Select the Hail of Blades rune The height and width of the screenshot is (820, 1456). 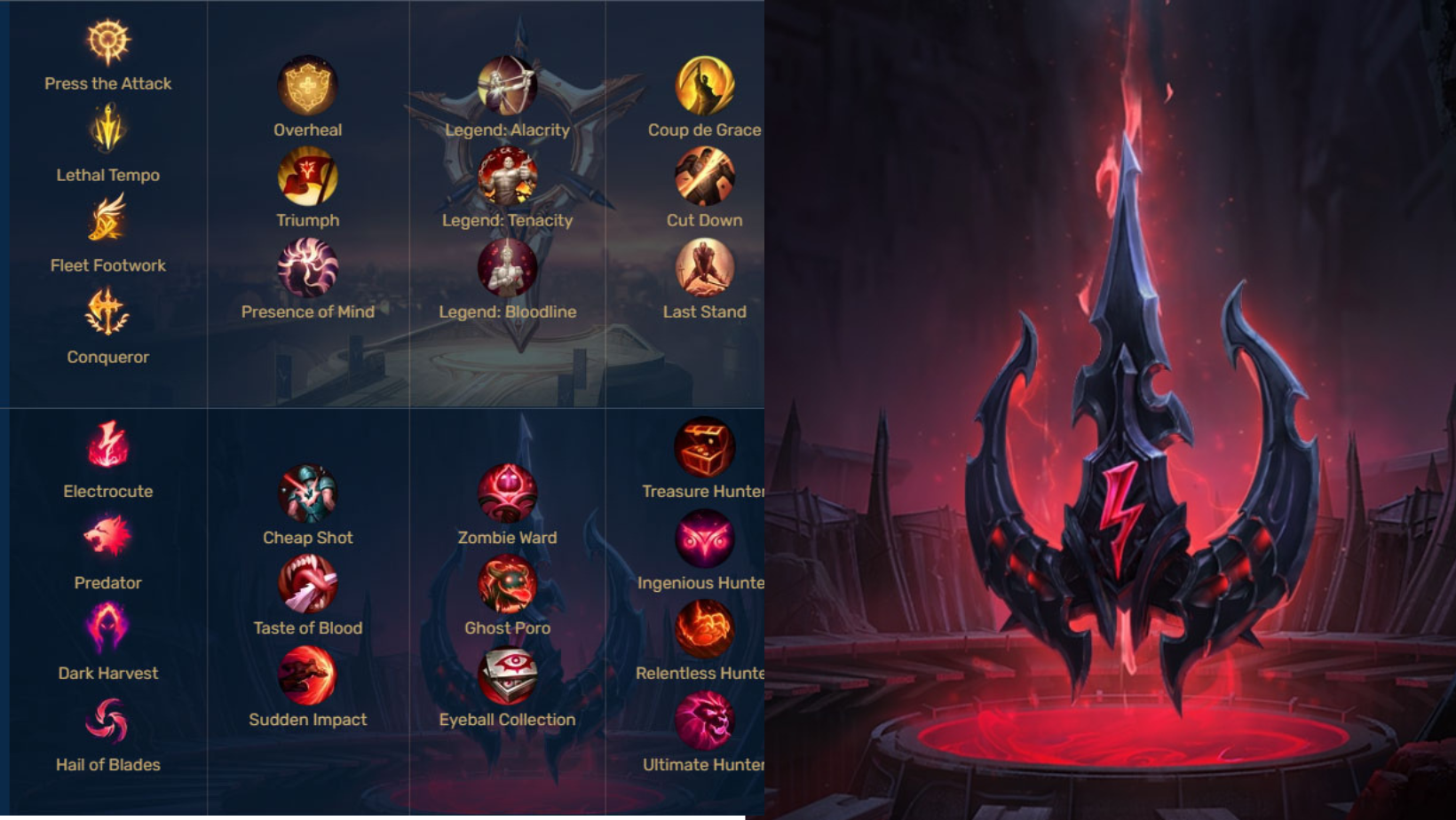click(x=108, y=720)
